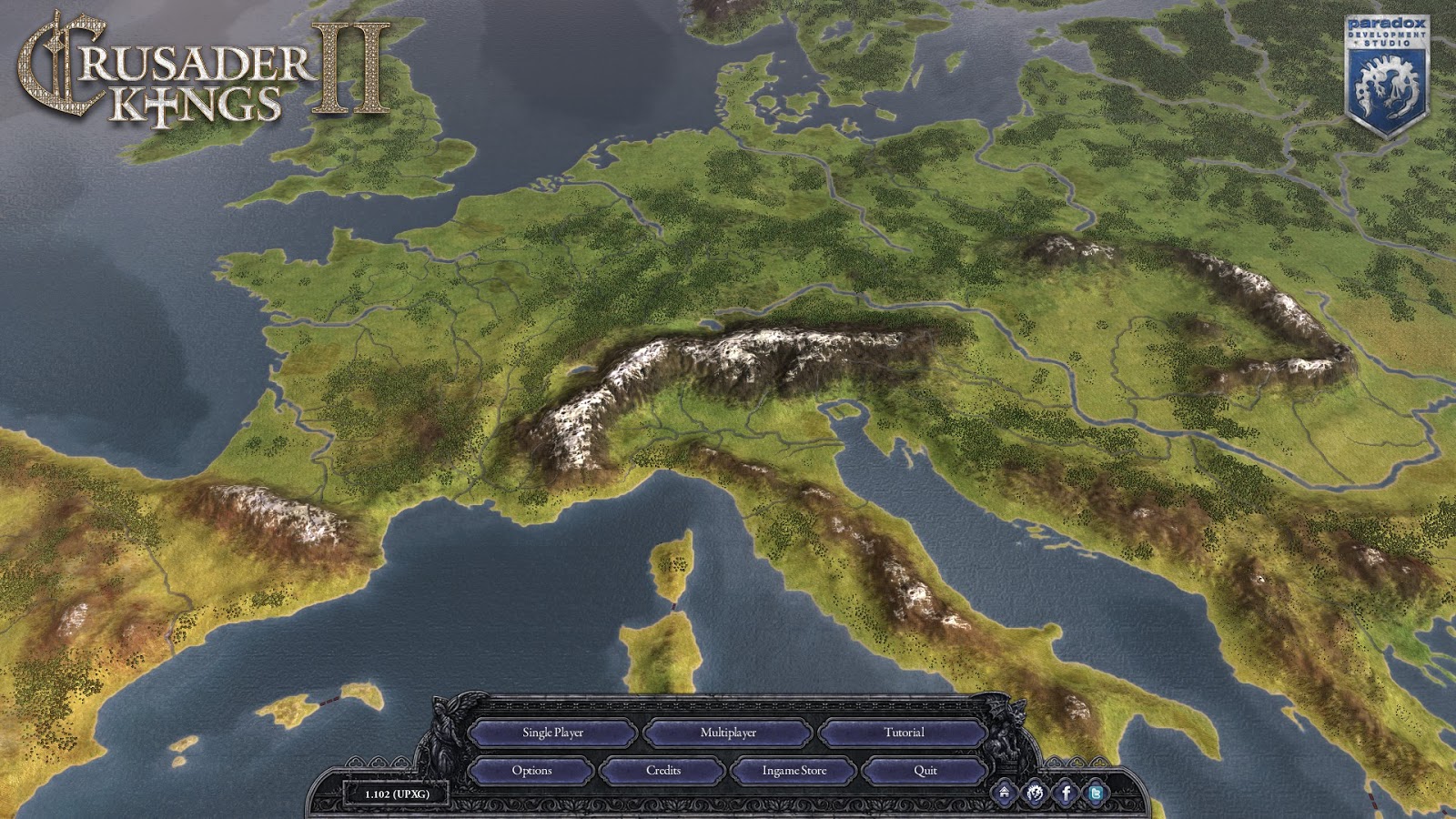
Task: Launch the Tutorial
Action: pos(903,733)
